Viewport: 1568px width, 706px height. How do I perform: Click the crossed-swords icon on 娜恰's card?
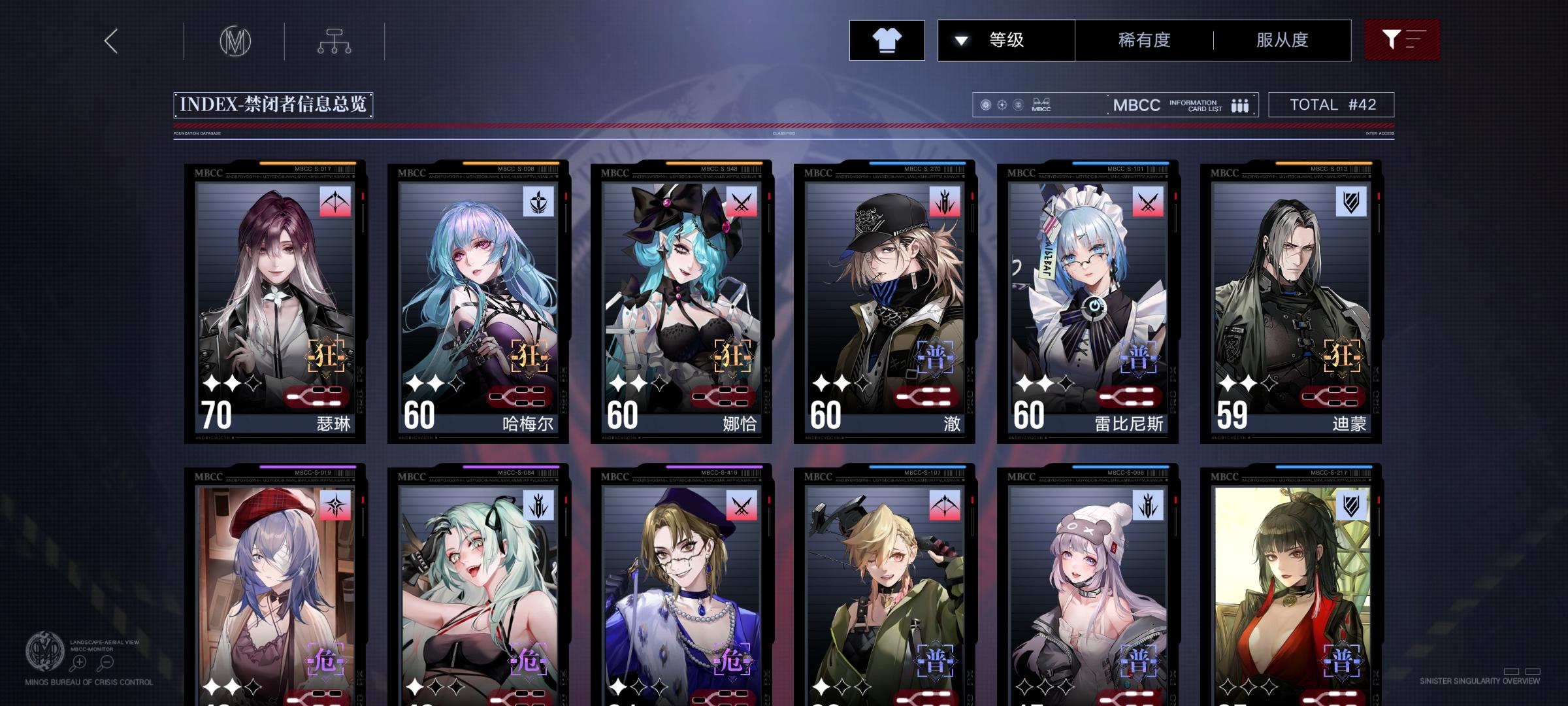[742, 203]
